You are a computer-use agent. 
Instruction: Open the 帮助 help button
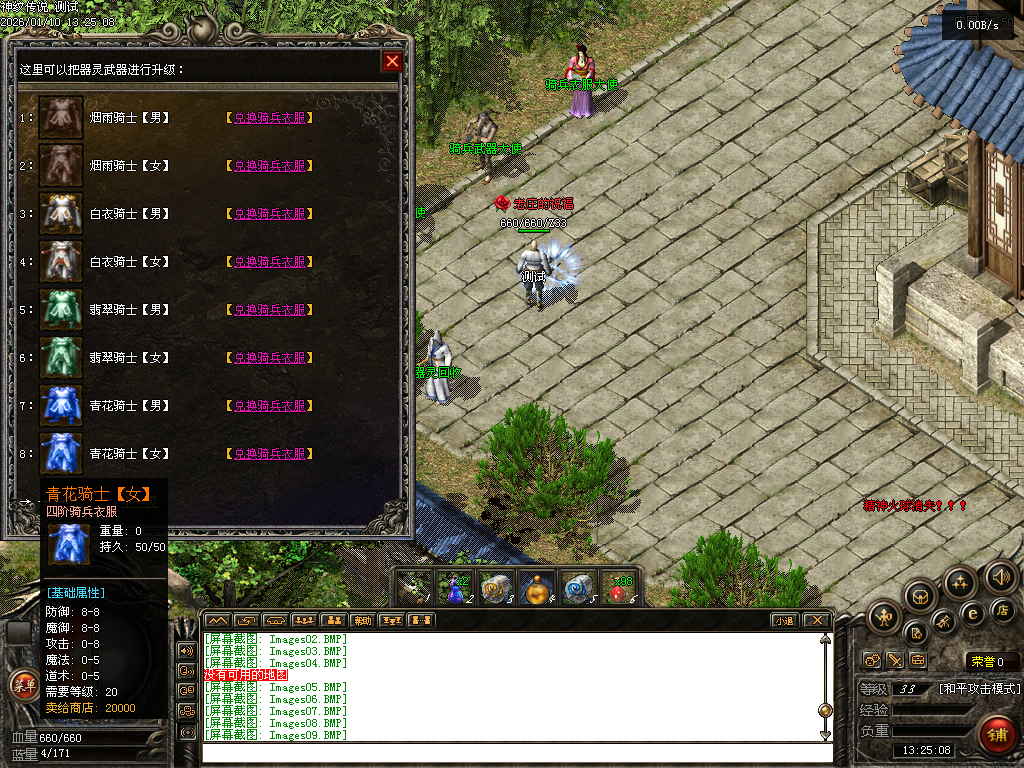362,621
